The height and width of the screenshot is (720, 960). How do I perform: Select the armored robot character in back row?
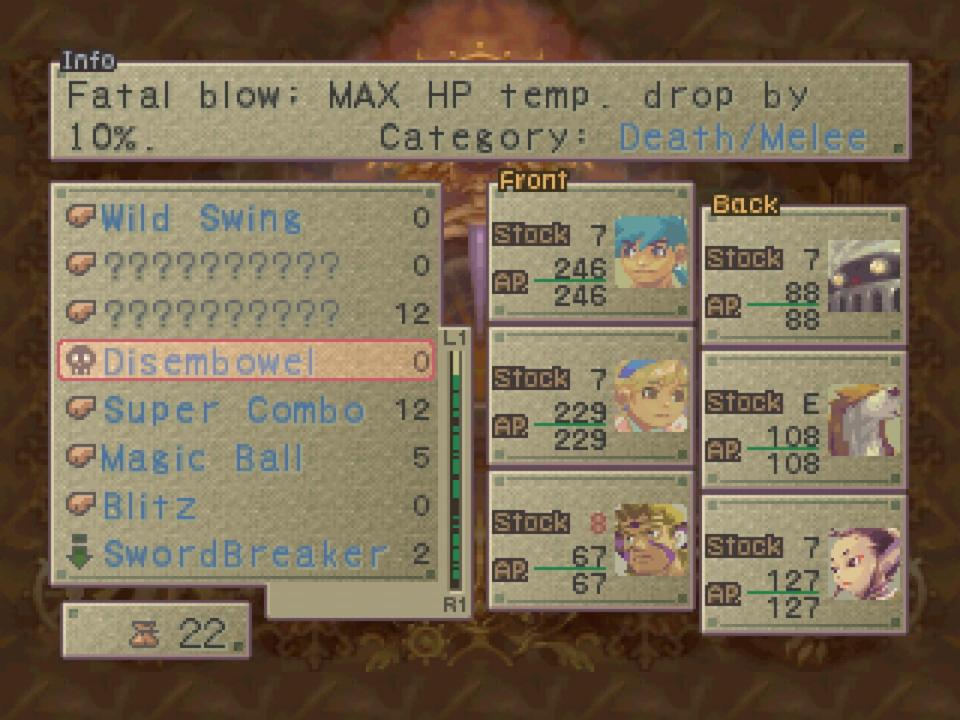[804, 277]
